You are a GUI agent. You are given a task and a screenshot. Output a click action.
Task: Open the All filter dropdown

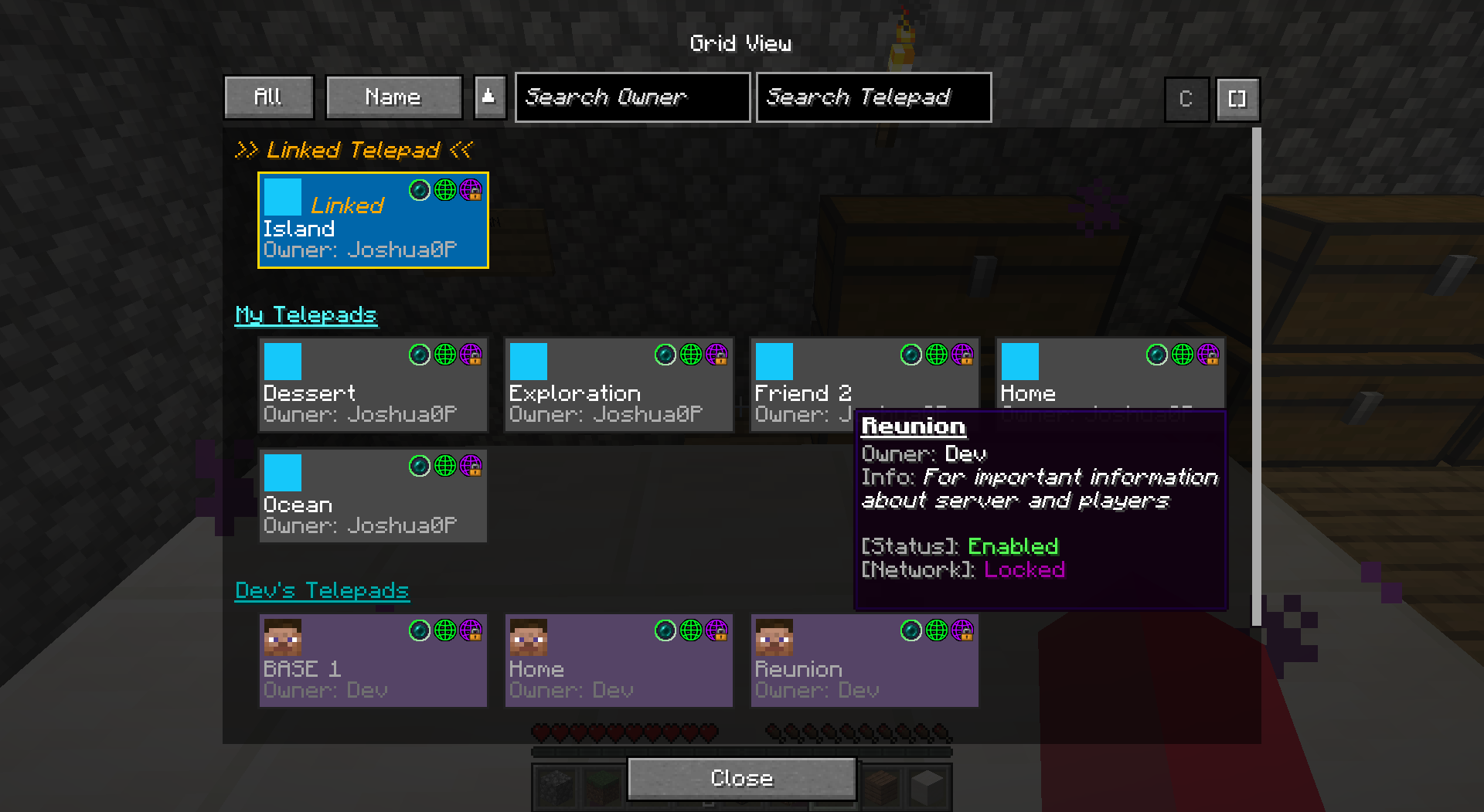coord(268,97)
